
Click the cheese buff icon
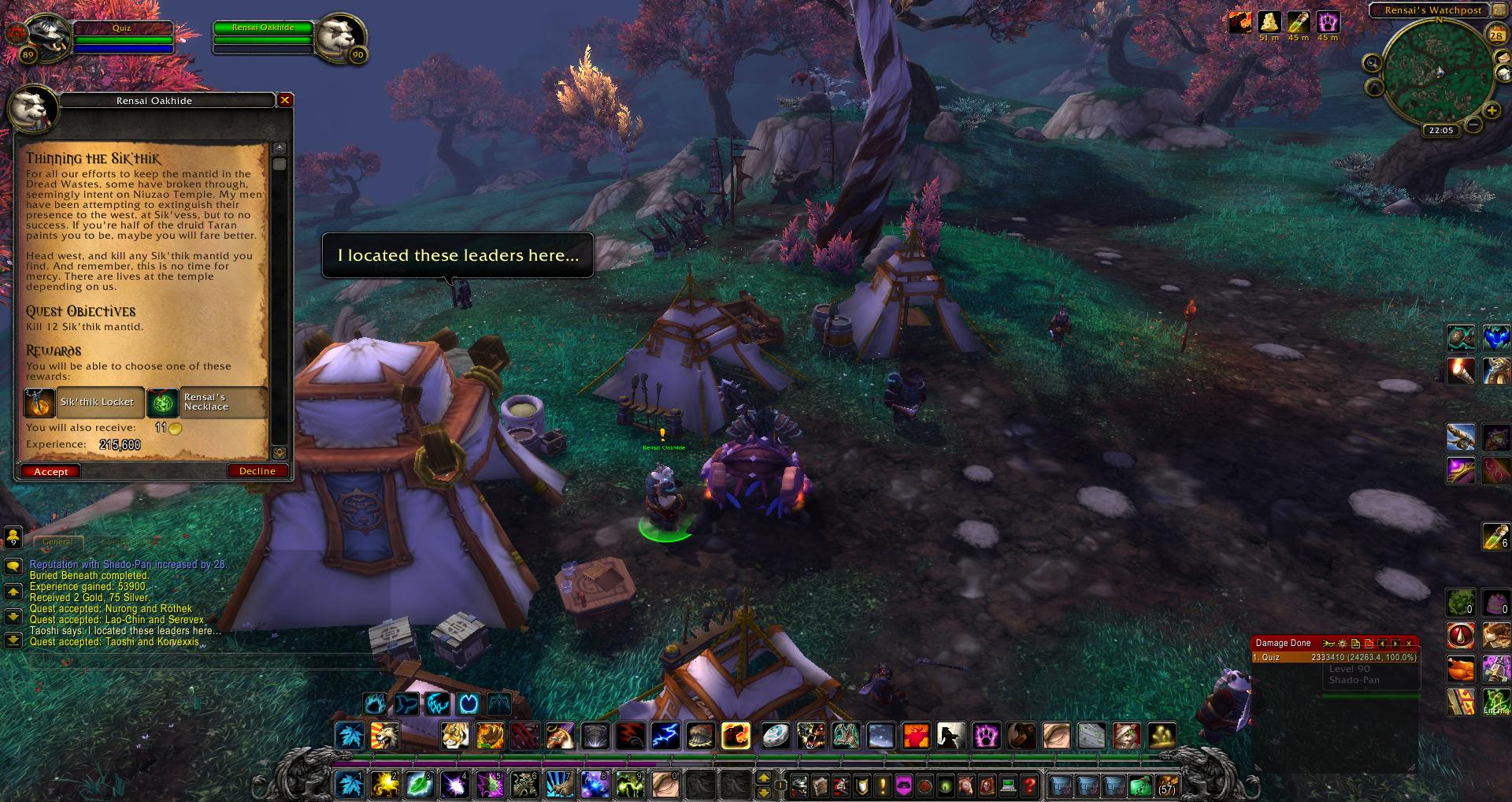tap(1269, 21)
